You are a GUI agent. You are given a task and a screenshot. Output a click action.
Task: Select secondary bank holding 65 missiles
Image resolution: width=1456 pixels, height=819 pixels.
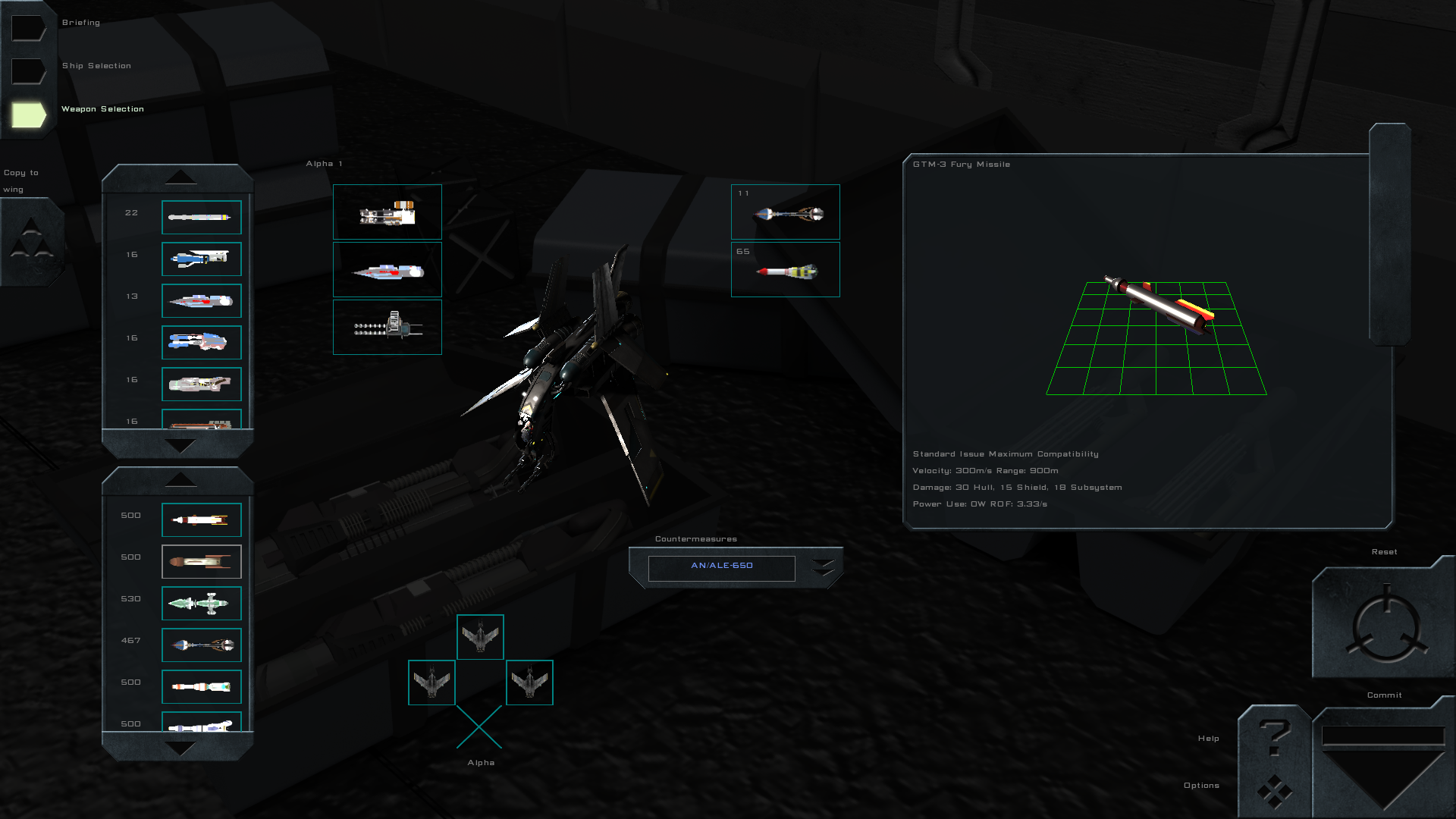tap(785, 270)
